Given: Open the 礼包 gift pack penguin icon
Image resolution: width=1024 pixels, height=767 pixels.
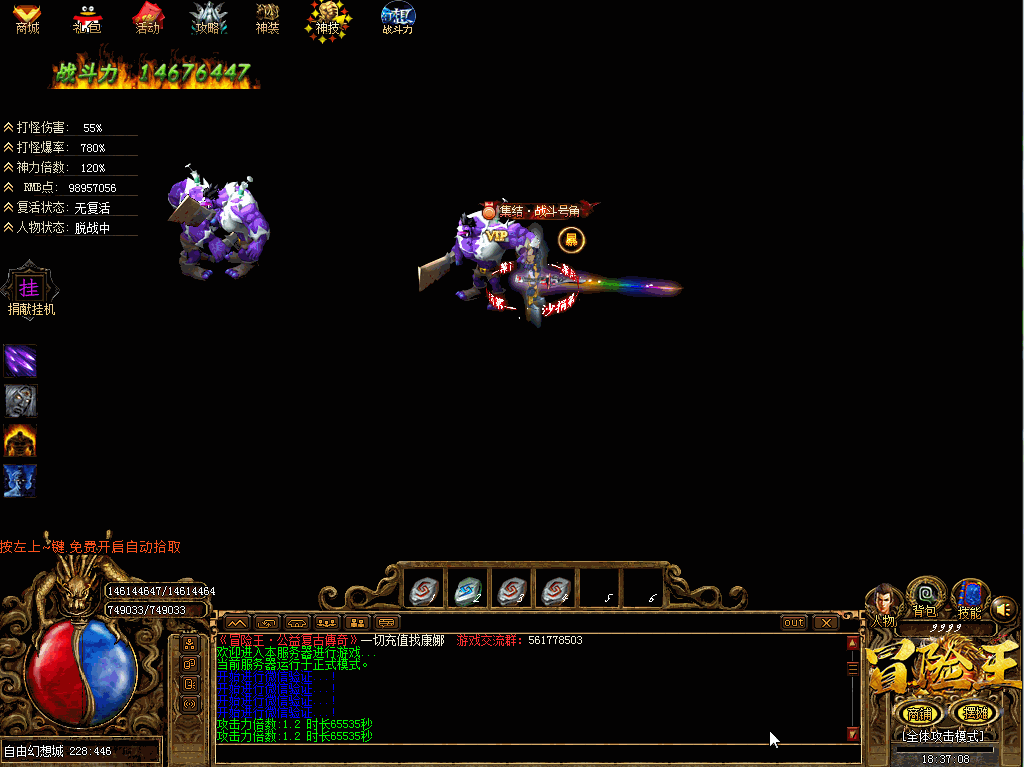Looking at the screenshot, I should point(87,17).
